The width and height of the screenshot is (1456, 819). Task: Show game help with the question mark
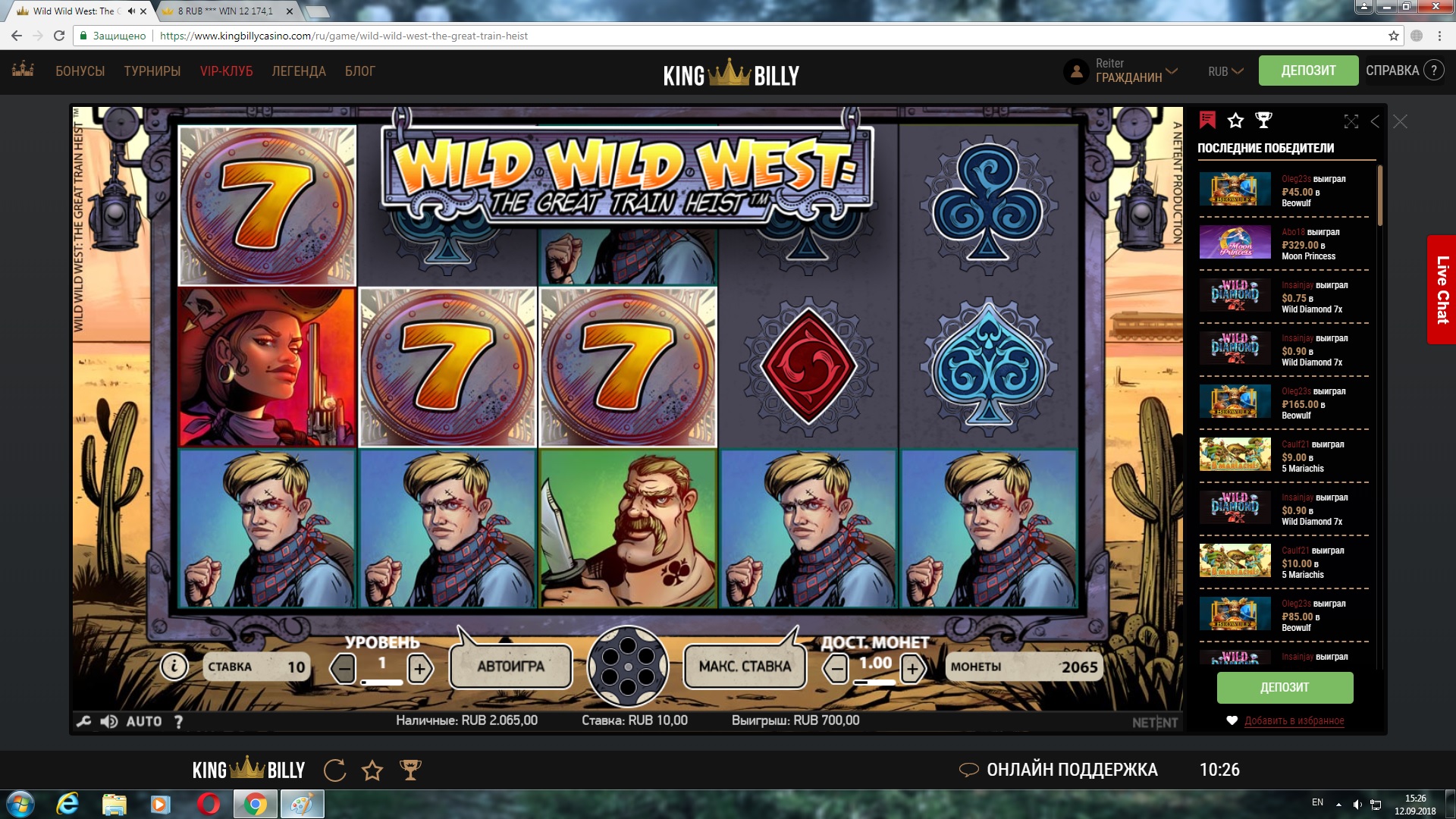[x=179, y=721]
